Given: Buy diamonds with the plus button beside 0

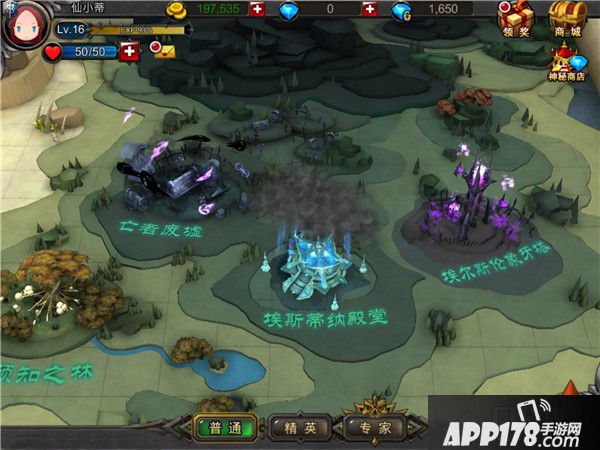Looking at the screenshot, I should [369, 10].
